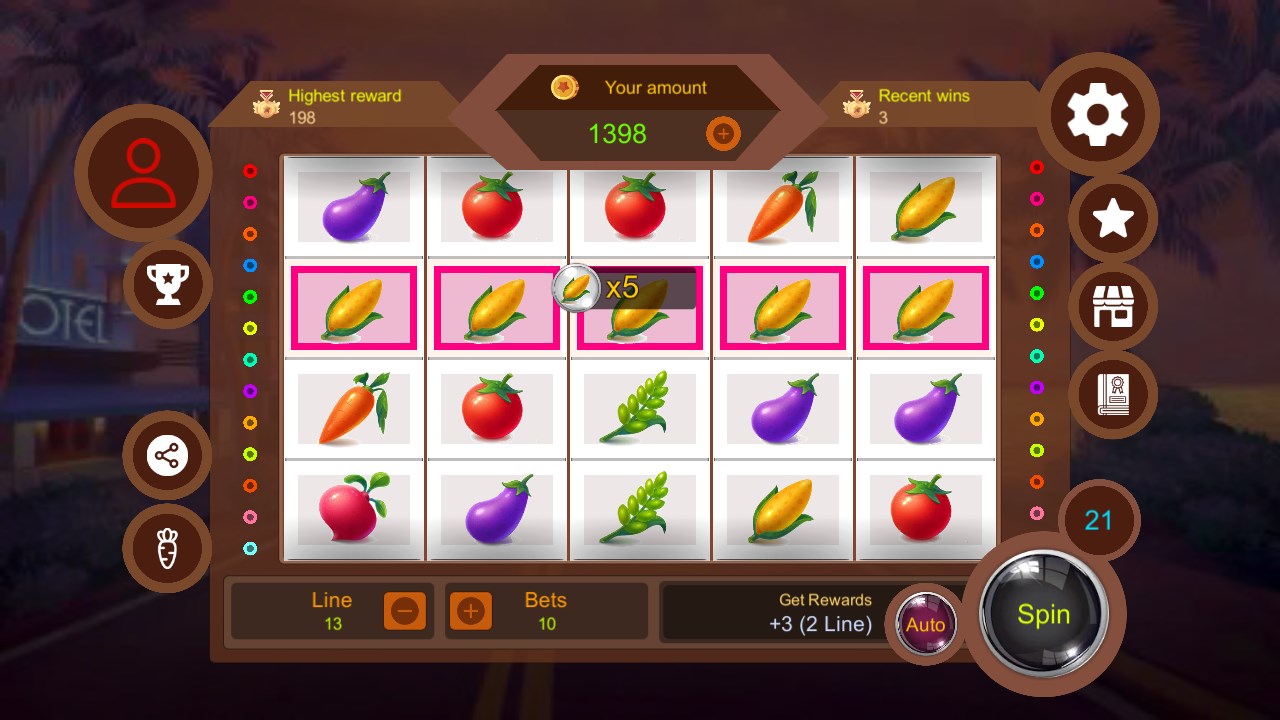Open the shop storefront icon
This screenshot has height=720, width=1280.
(1113, 307)
